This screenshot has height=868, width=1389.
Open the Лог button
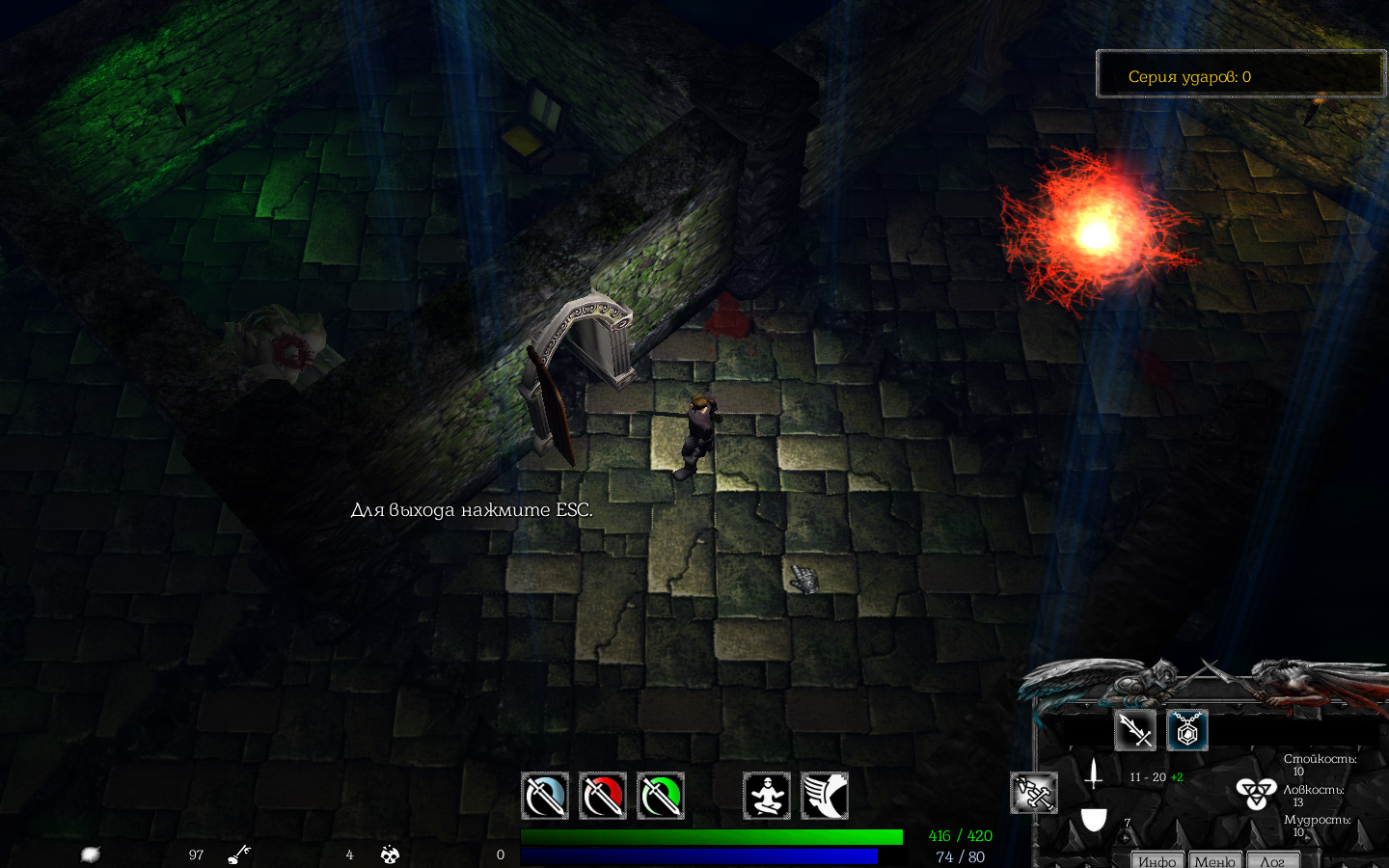point(1272,860)
